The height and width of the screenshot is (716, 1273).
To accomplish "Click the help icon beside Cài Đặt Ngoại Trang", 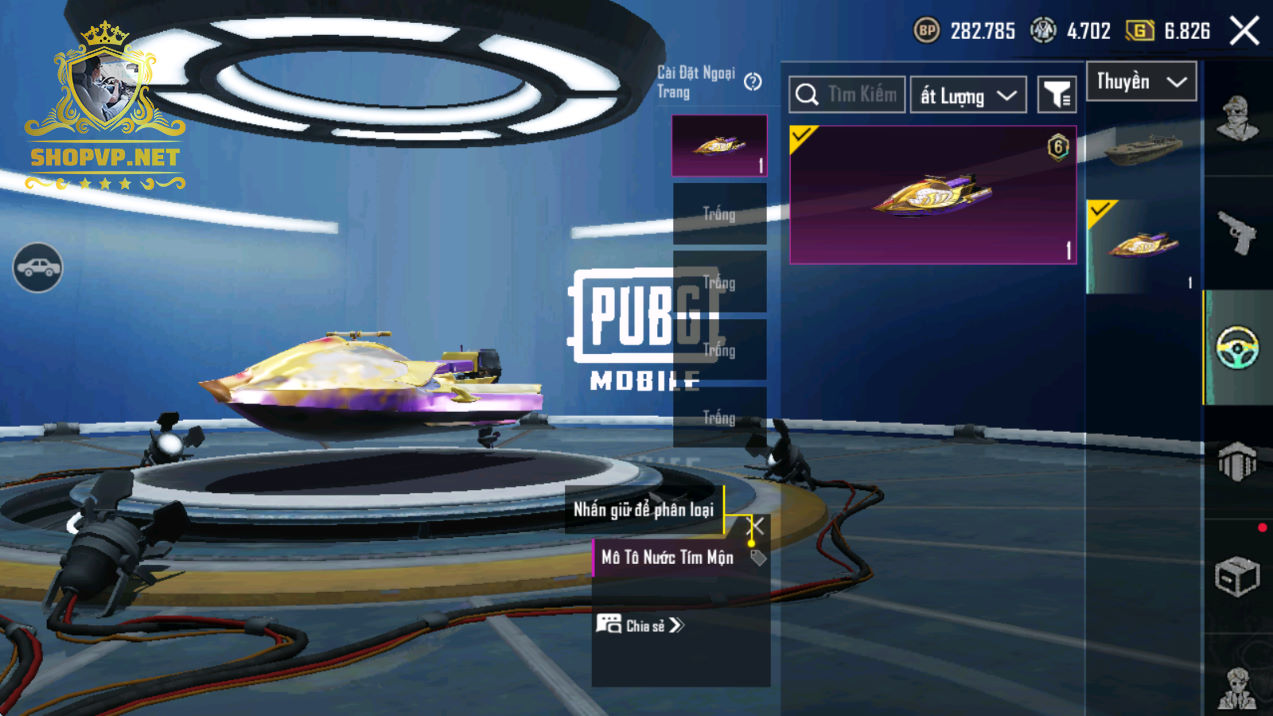I will [753, 82].
